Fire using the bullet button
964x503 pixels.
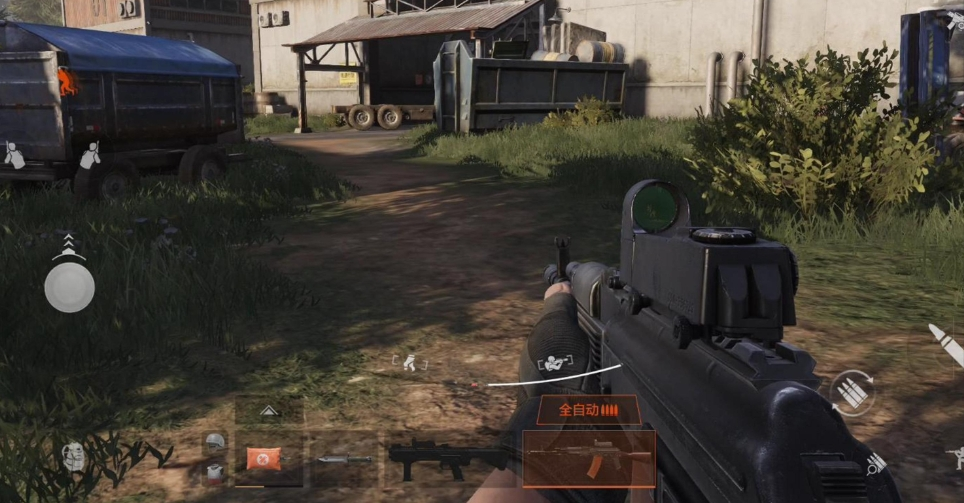tap(945, 345)
